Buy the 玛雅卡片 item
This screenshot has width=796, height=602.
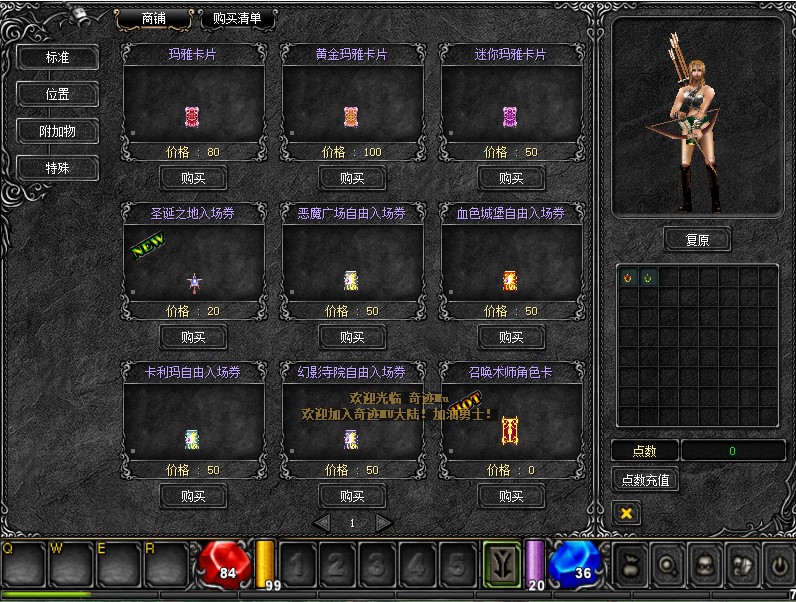pyautogui.click(x=193, y=178)
